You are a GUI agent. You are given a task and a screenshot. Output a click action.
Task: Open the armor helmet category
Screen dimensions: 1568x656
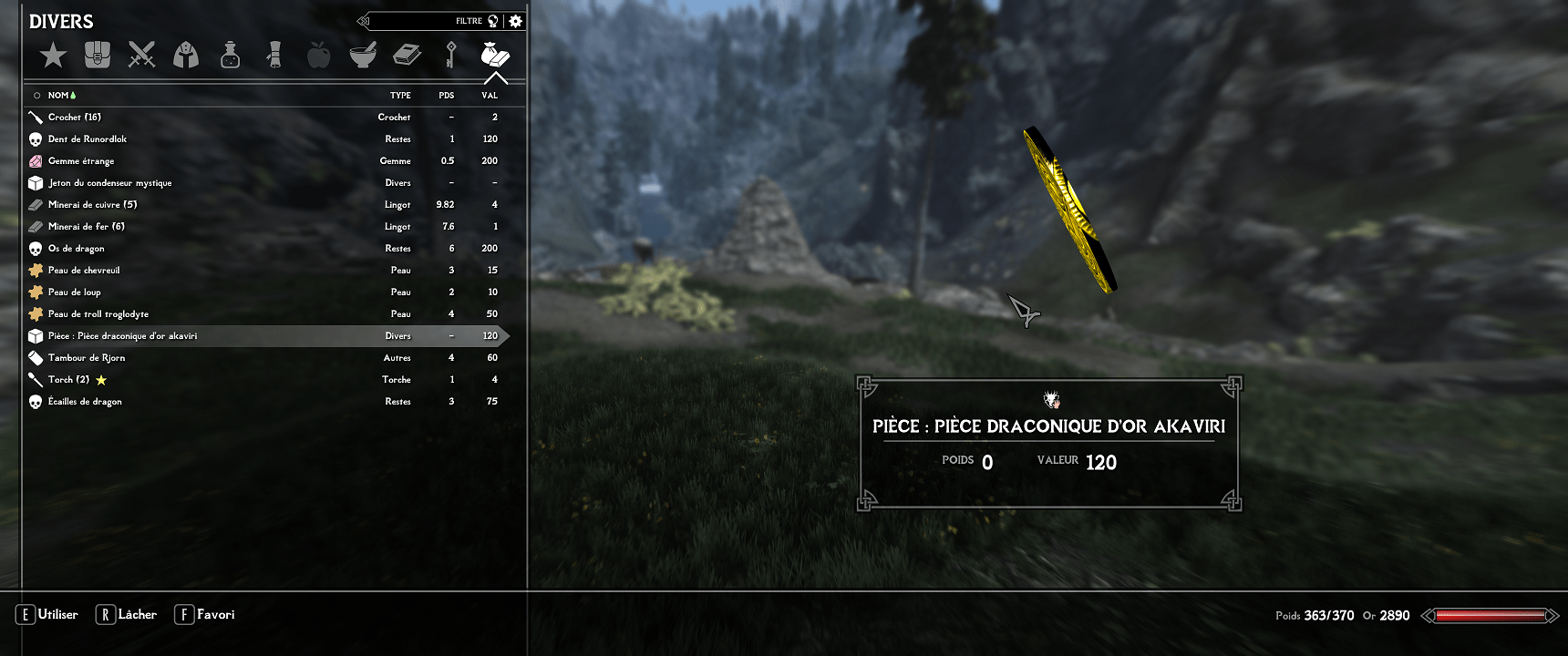point(186,56)
